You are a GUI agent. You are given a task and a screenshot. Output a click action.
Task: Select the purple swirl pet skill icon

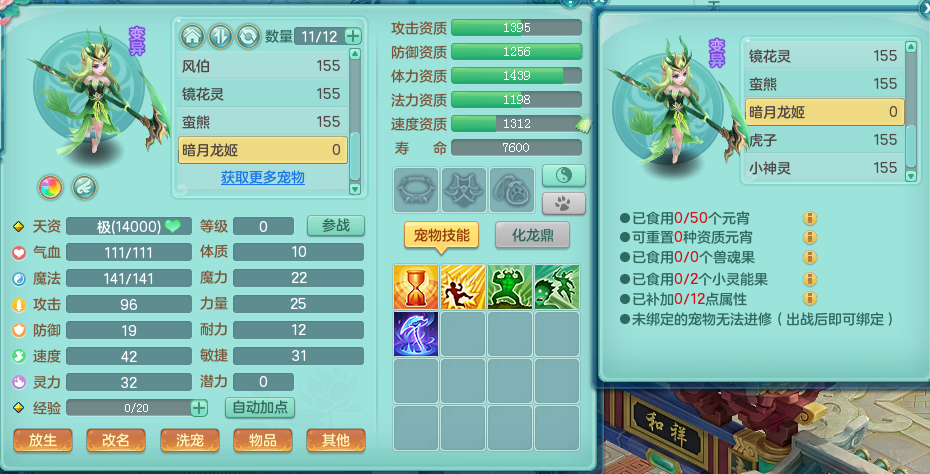[416, 333]
